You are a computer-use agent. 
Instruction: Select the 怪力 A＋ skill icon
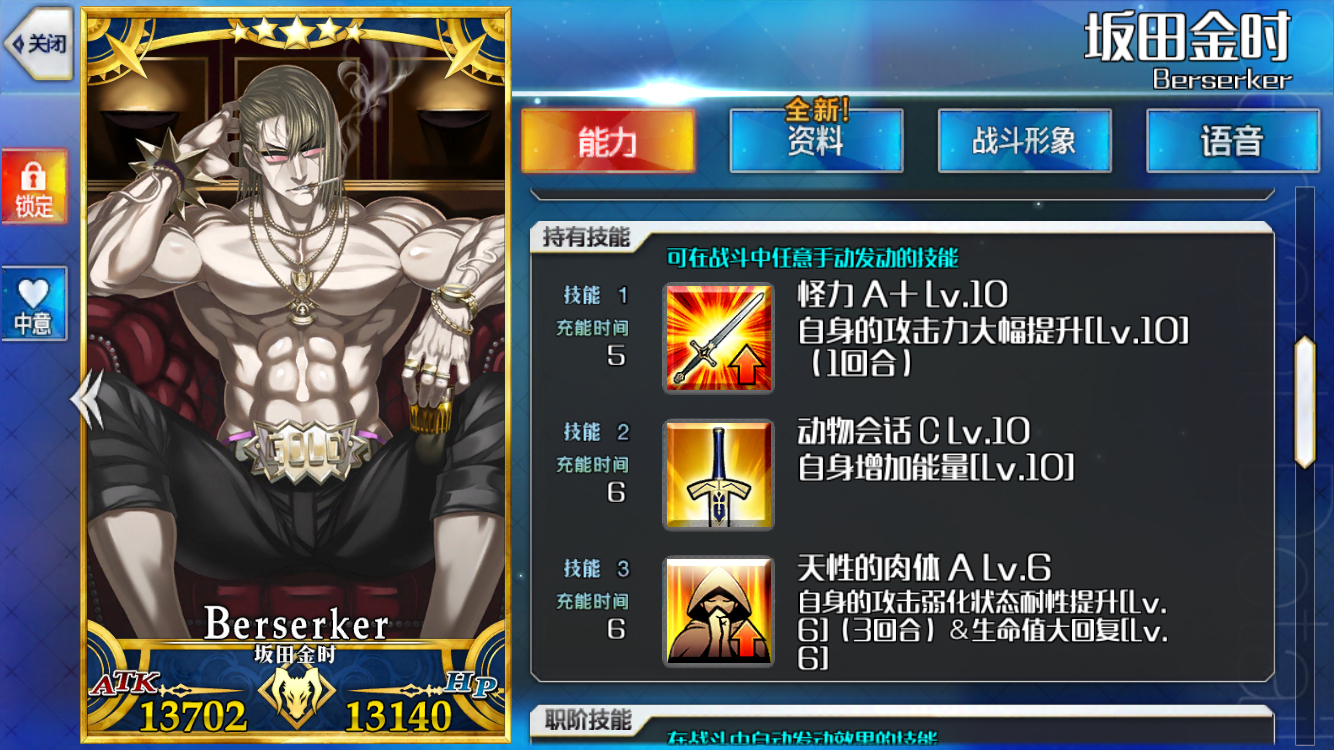coord(718,336)
